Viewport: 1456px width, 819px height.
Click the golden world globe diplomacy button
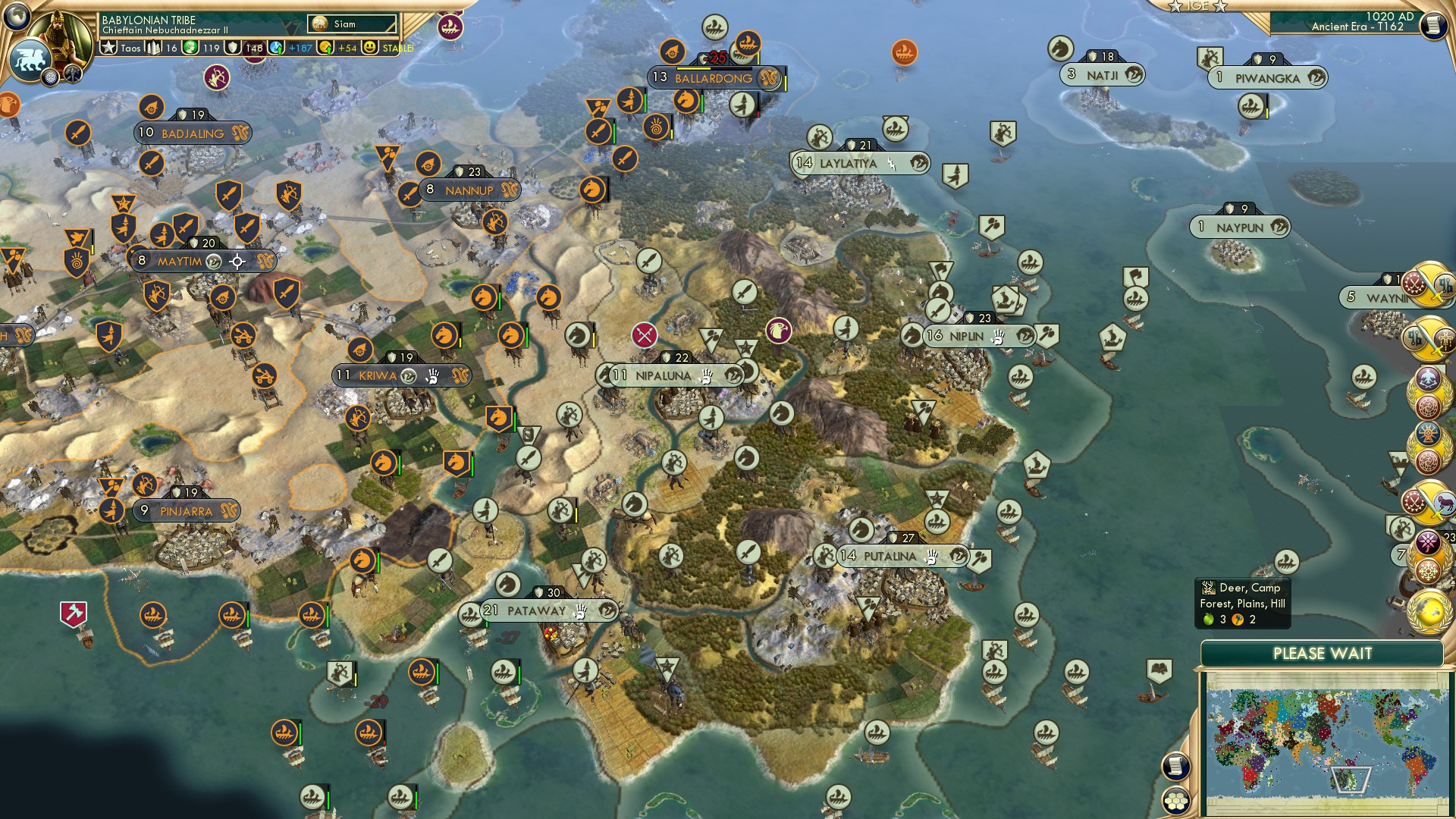pos(1430,613)
